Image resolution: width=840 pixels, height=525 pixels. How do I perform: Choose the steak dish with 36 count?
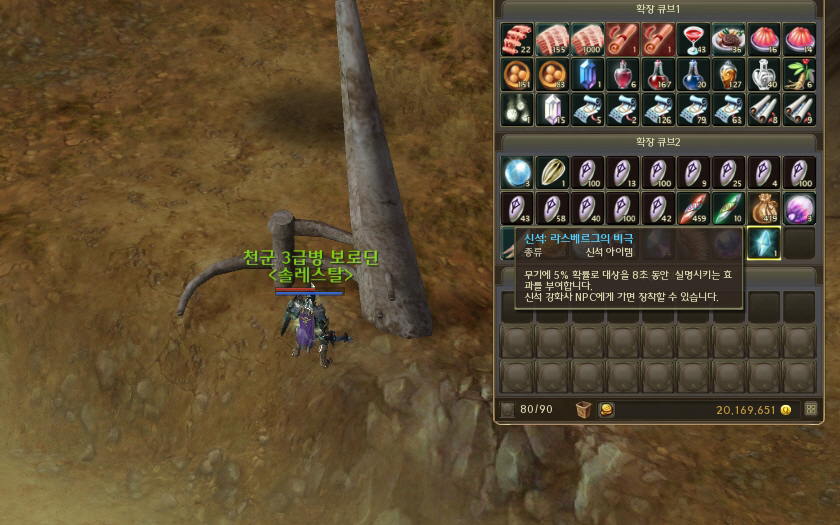(x=728, y=41)
